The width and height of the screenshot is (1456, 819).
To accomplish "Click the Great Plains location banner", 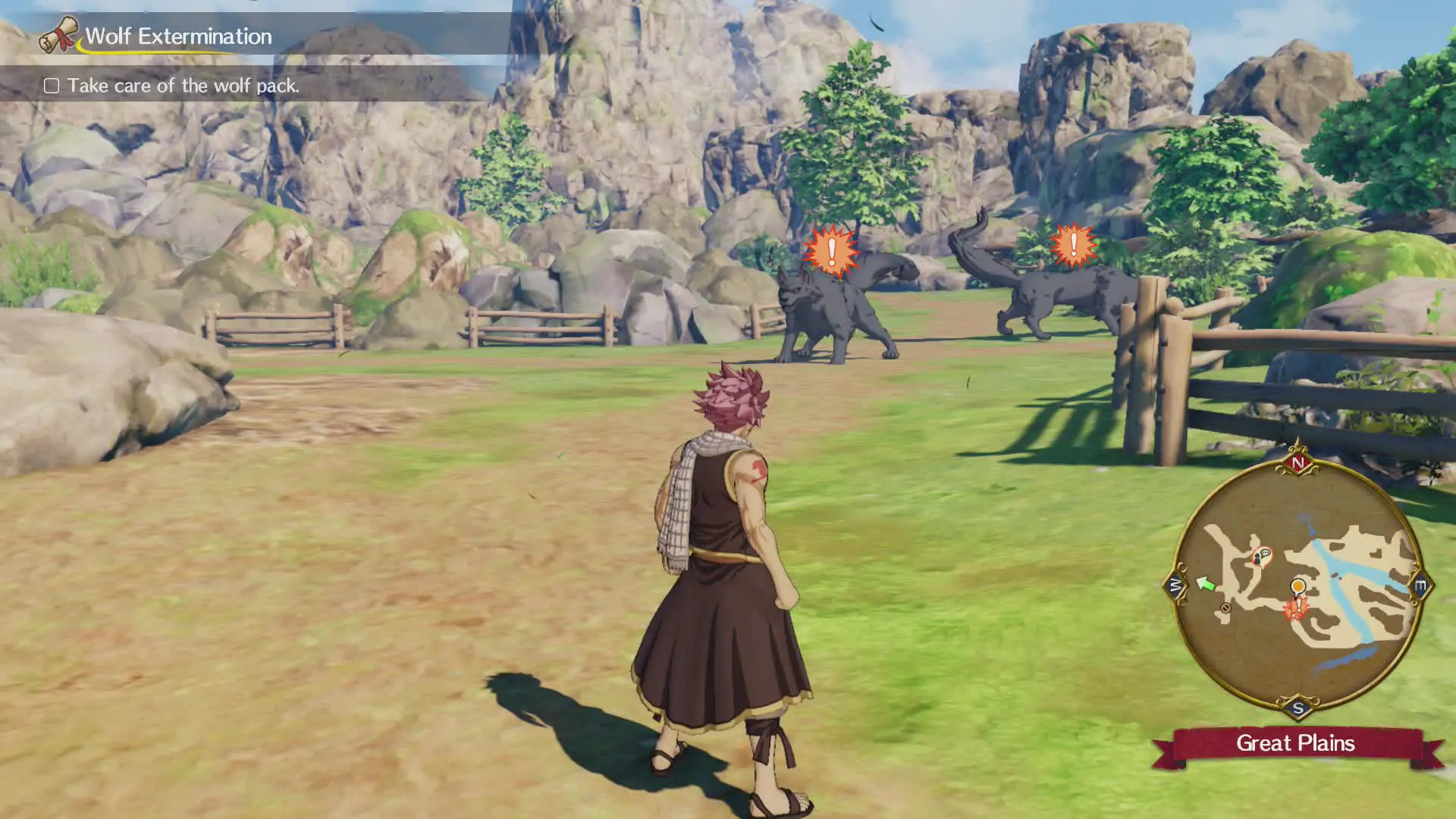I will pyautogui.click(x=1295, y=743).
